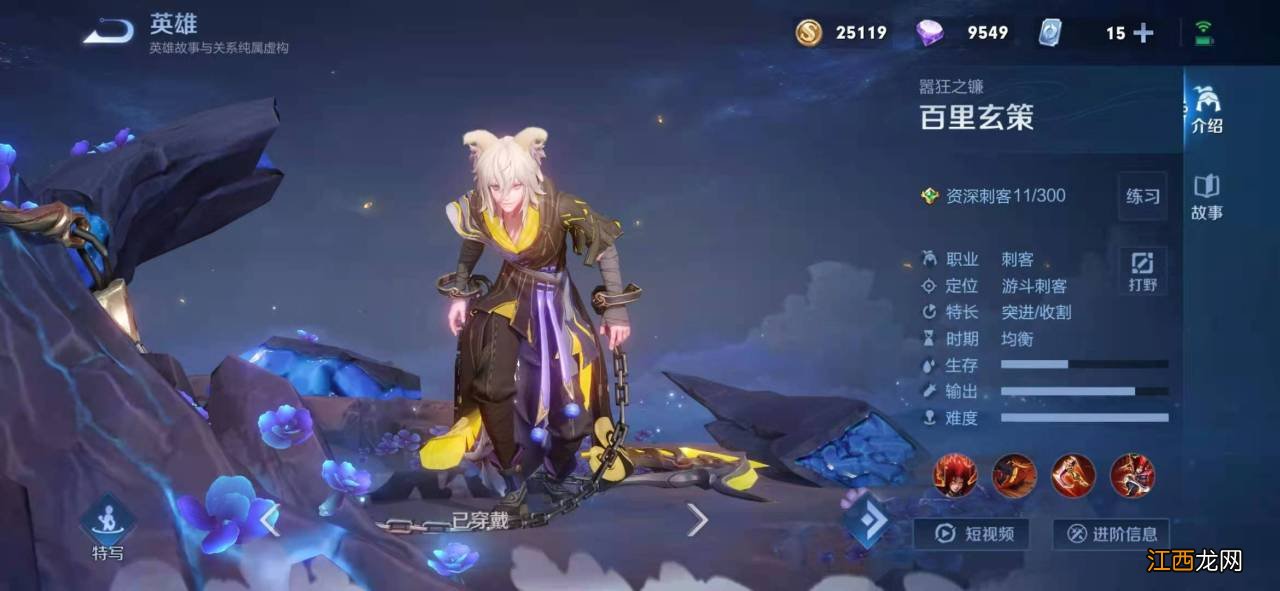
Task: Open the gold coin balance
Action: tap(841, 33)
